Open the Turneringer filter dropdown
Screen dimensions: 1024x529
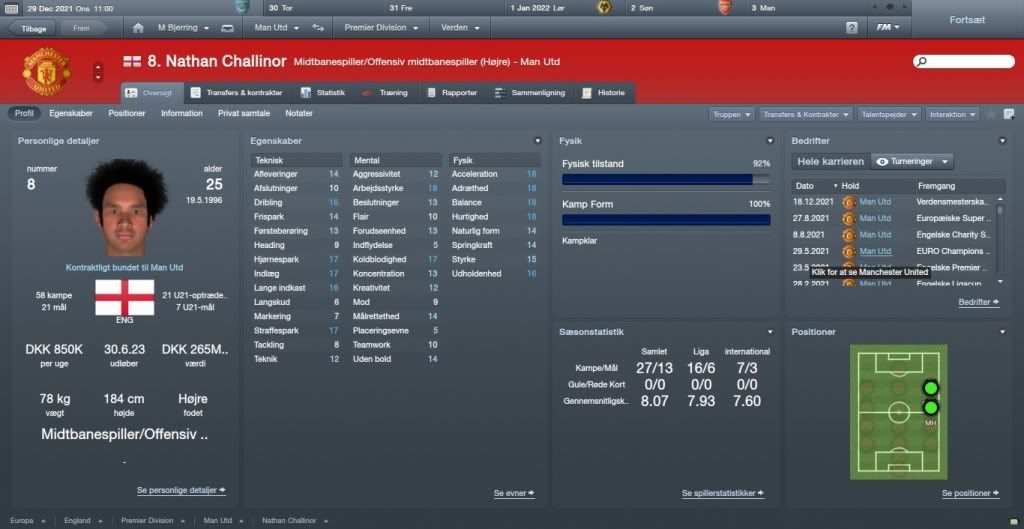[x=912, y=161]
